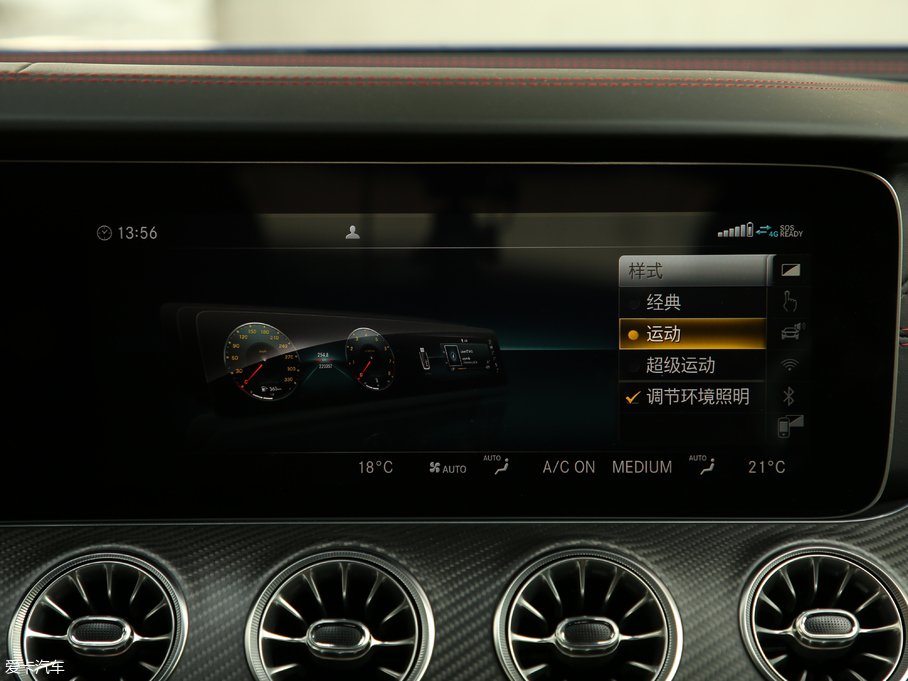908x681 pixels.
Task: Select the mobile phone icon tab
Action: pos(790,426)
